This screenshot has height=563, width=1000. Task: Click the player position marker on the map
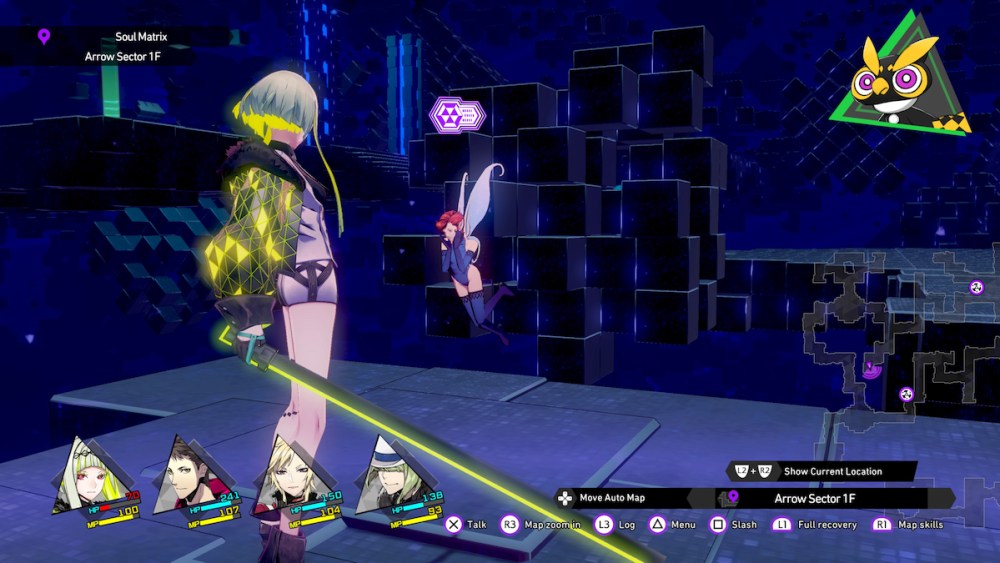point(871,370)
